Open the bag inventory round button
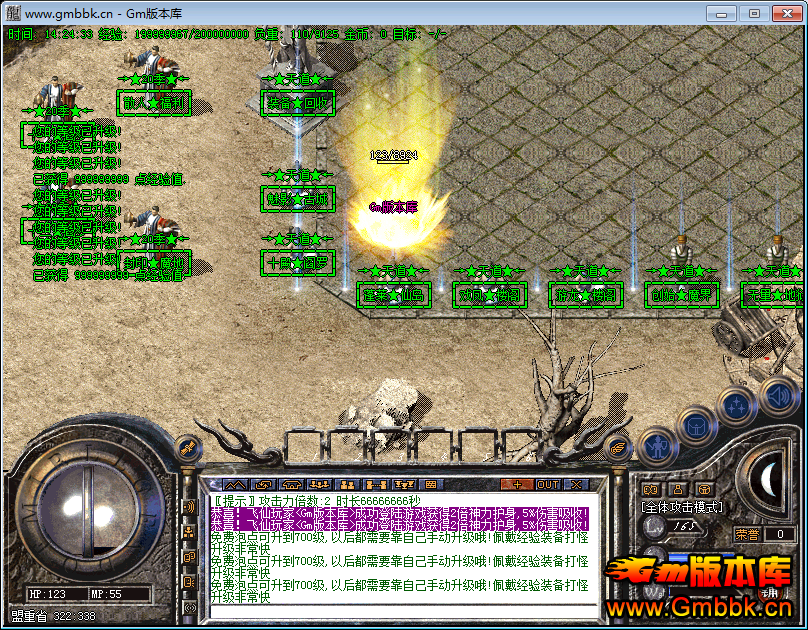 click(x=694, y=424)
